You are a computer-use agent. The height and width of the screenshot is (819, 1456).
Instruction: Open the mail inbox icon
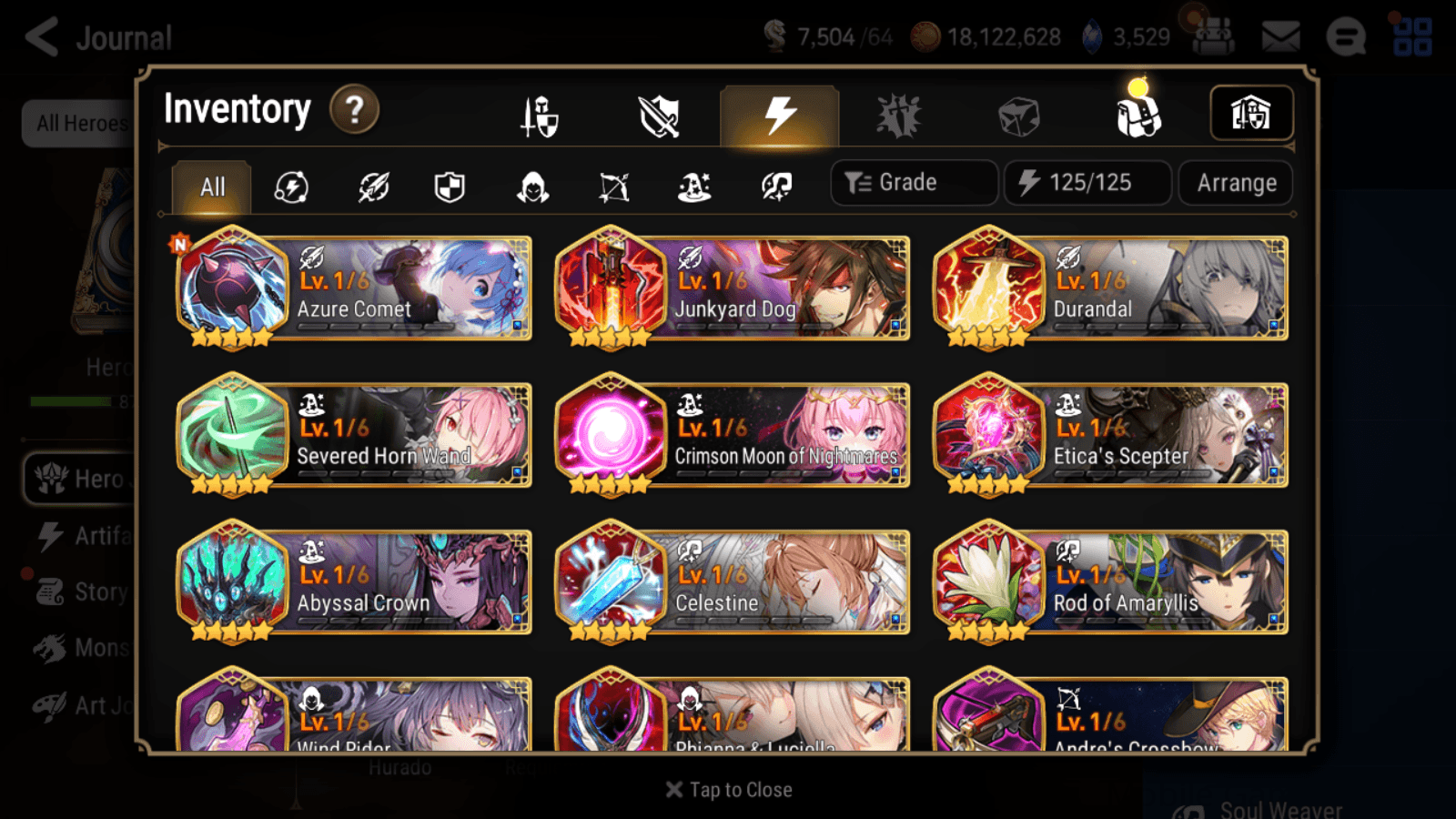1279,36
